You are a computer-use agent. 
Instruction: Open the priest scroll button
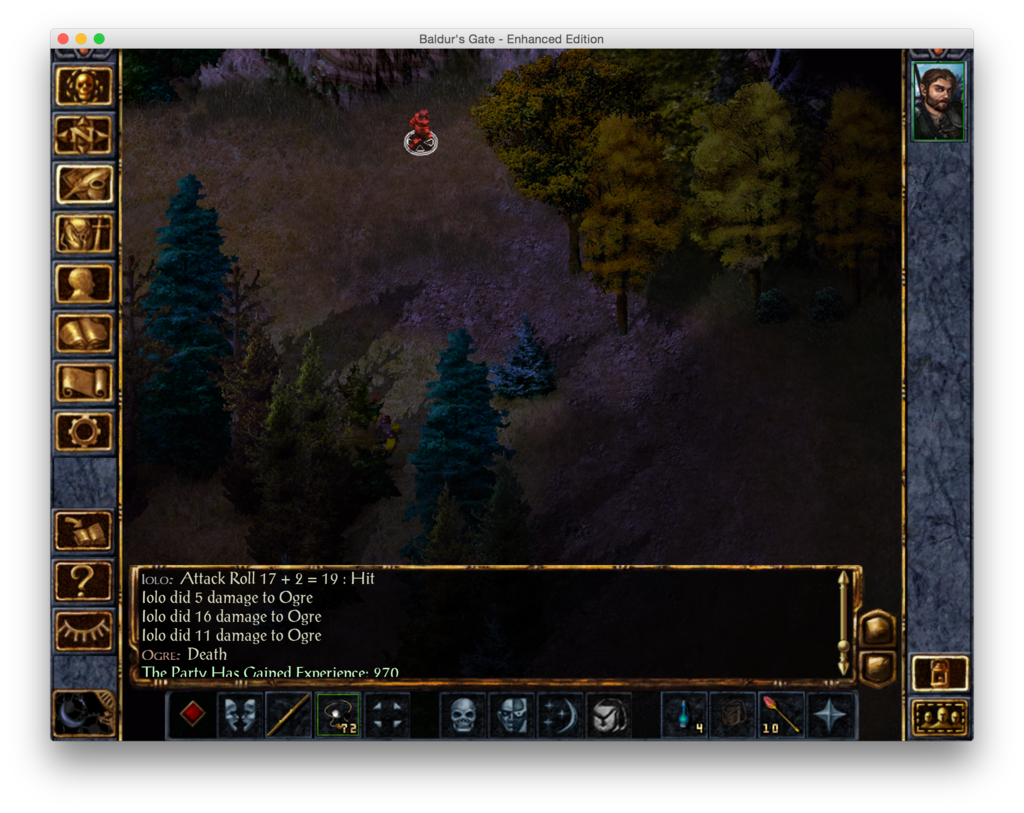(83, 382)
